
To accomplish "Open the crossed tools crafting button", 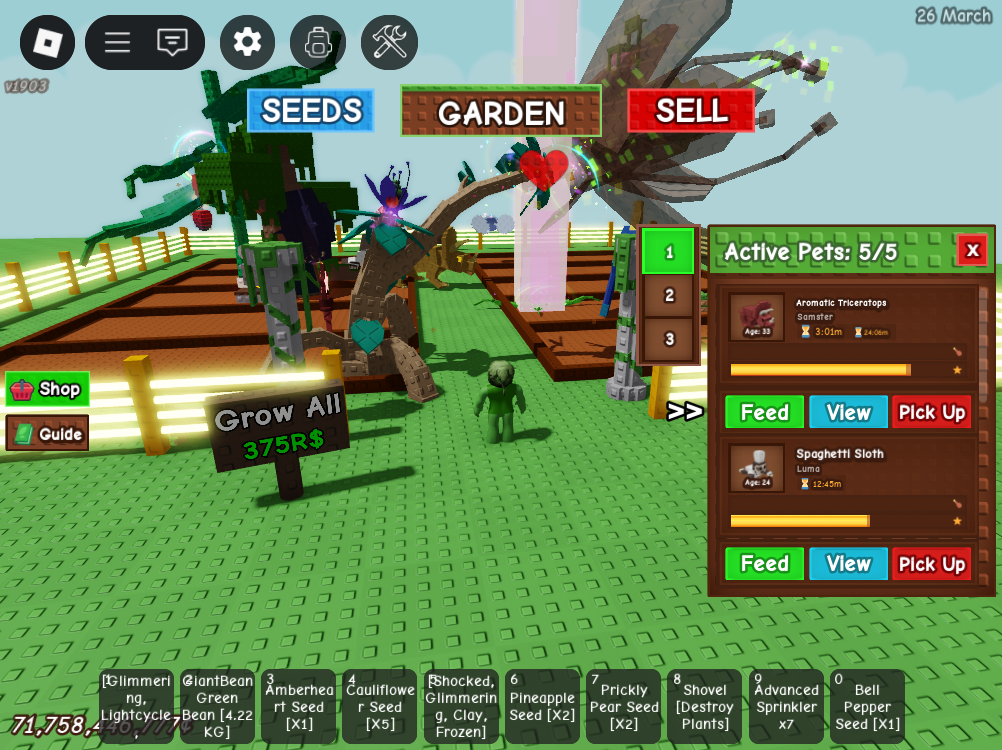I will [x=389, y=42].
